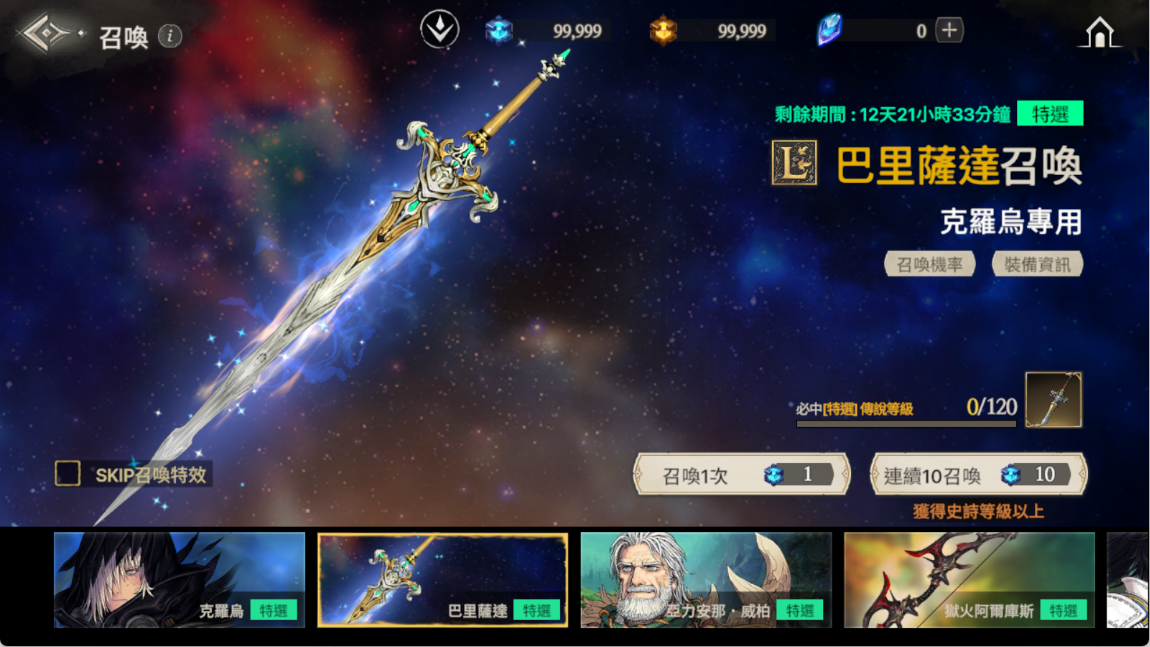
Task: Tap the downward arrow circle icon
Action: pos(439,30)
